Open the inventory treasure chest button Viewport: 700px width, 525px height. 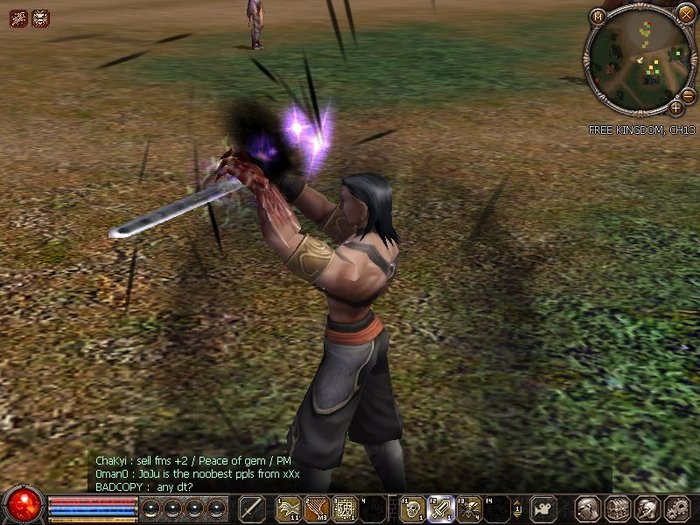(617, 508)
